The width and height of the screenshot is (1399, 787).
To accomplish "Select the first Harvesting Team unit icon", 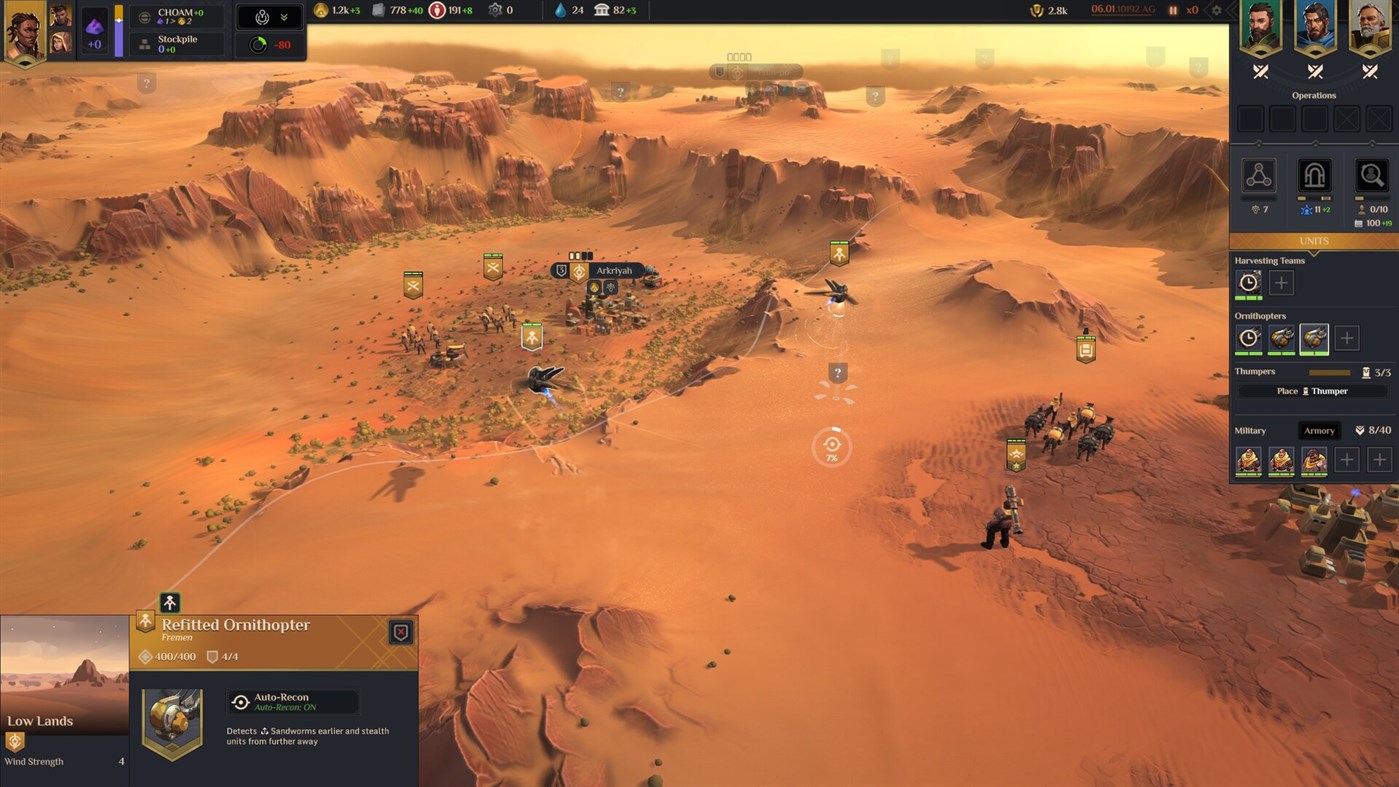I will click(x=1249, y=282).
